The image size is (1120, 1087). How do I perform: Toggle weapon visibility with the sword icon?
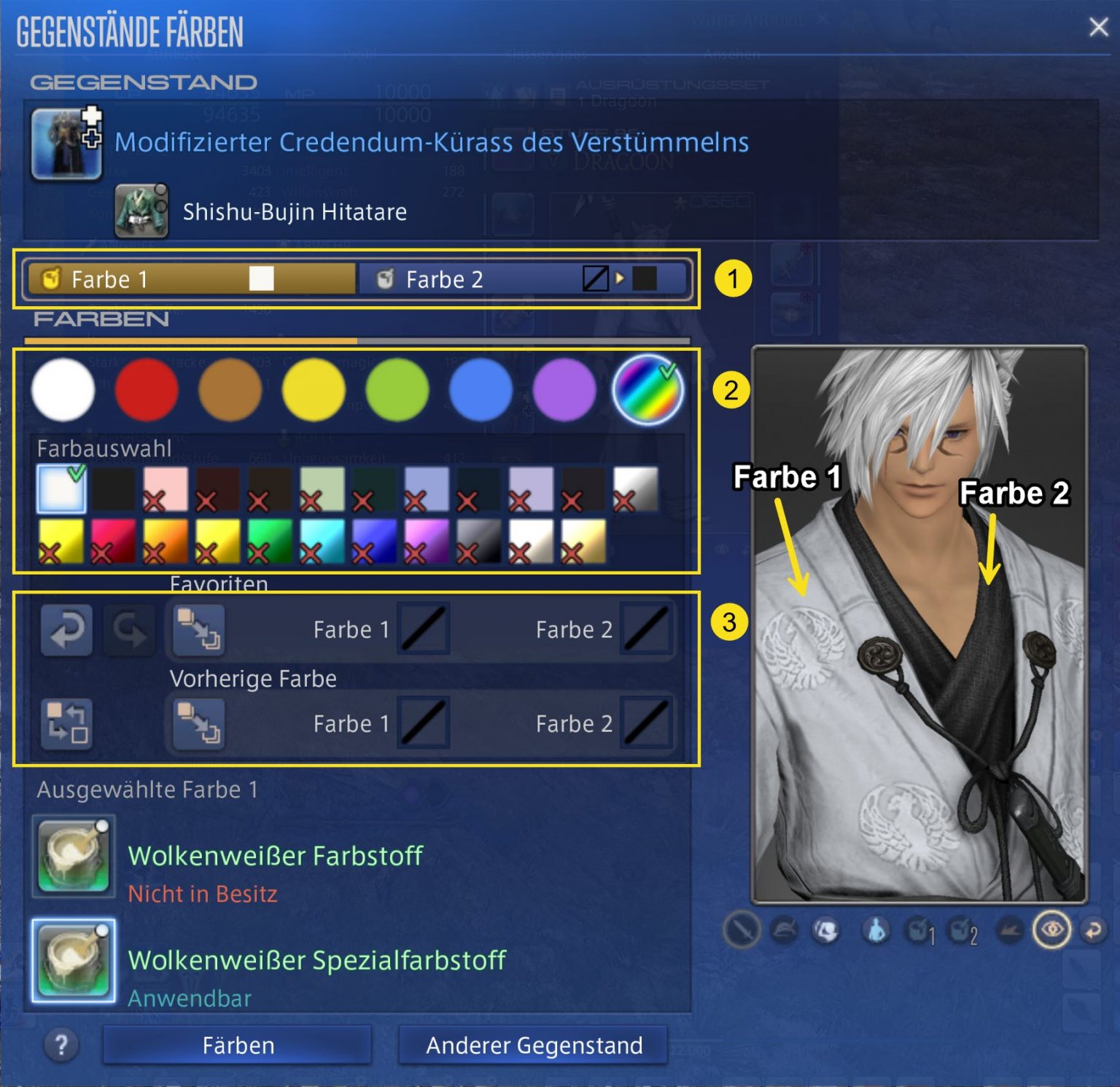(742, 930)
